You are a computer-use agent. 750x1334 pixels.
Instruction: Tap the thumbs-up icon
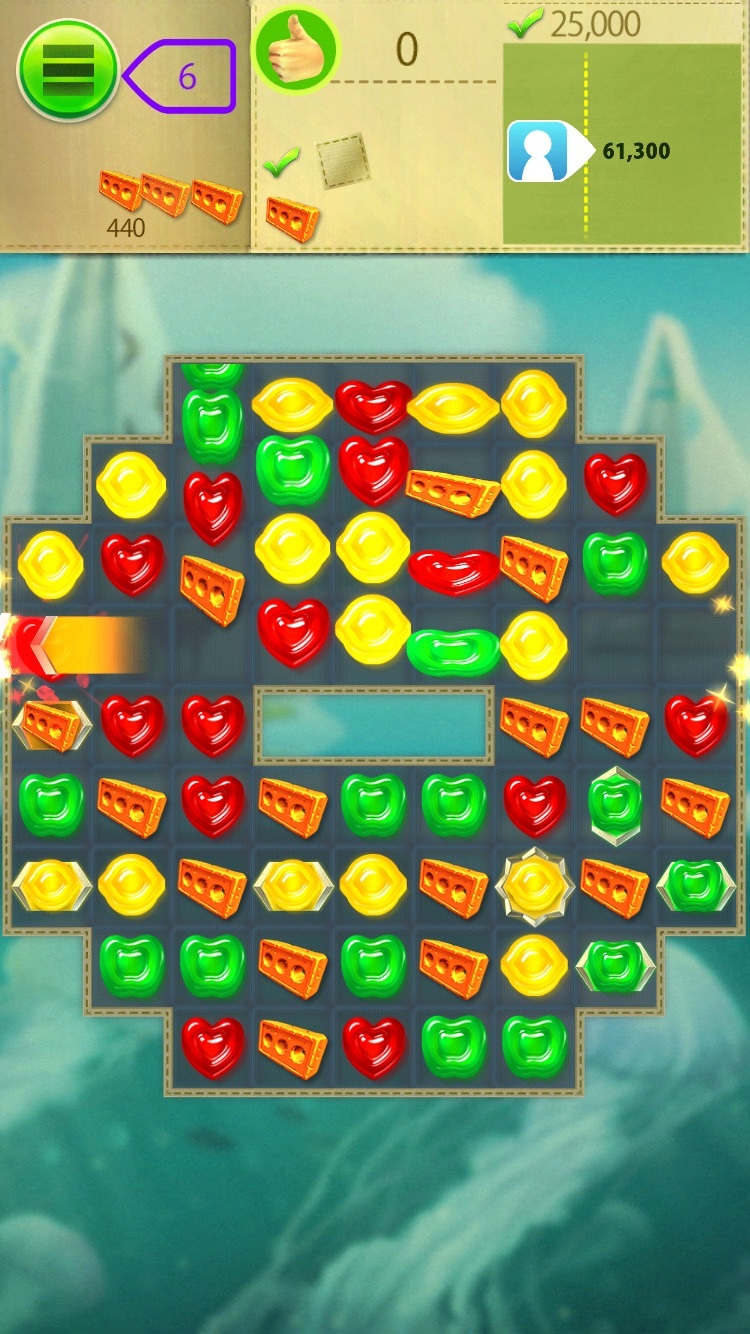coord(295,50)
